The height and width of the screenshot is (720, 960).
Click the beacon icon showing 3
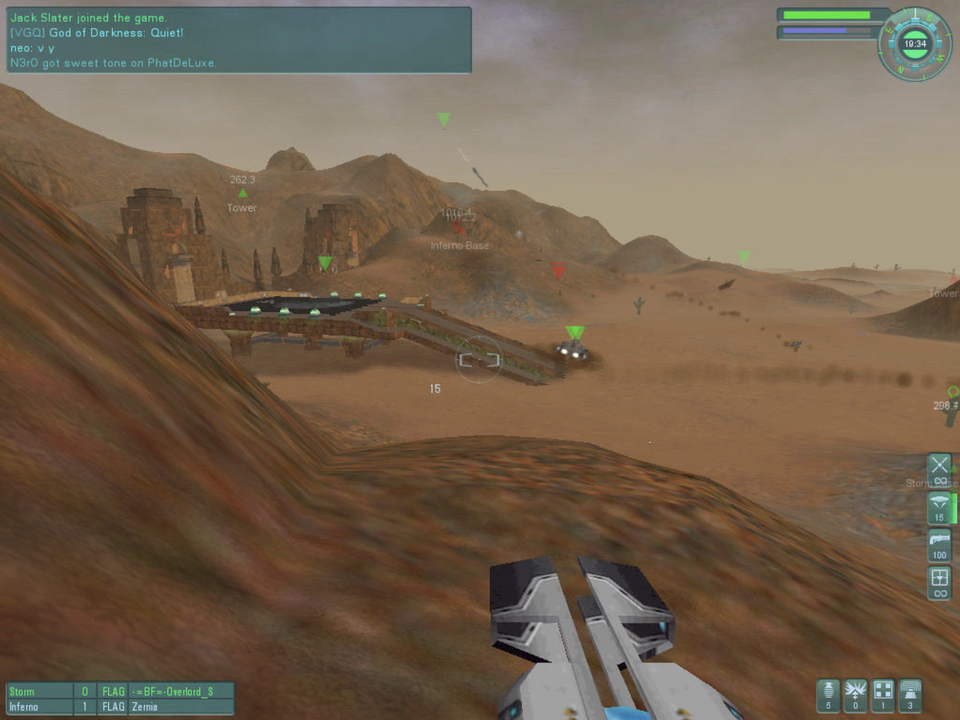click(910, 695)
